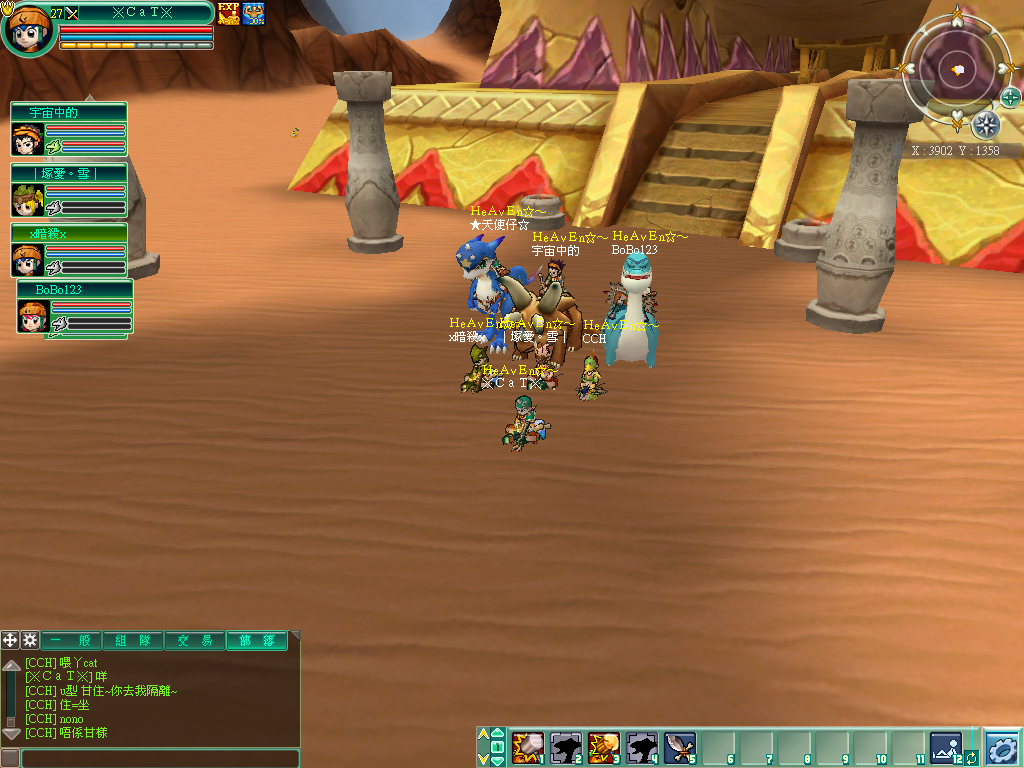The width and height of the screenshot is (1024, 768).
Task: Click the chat window move-arrows icon
Action: click(10, 640)
